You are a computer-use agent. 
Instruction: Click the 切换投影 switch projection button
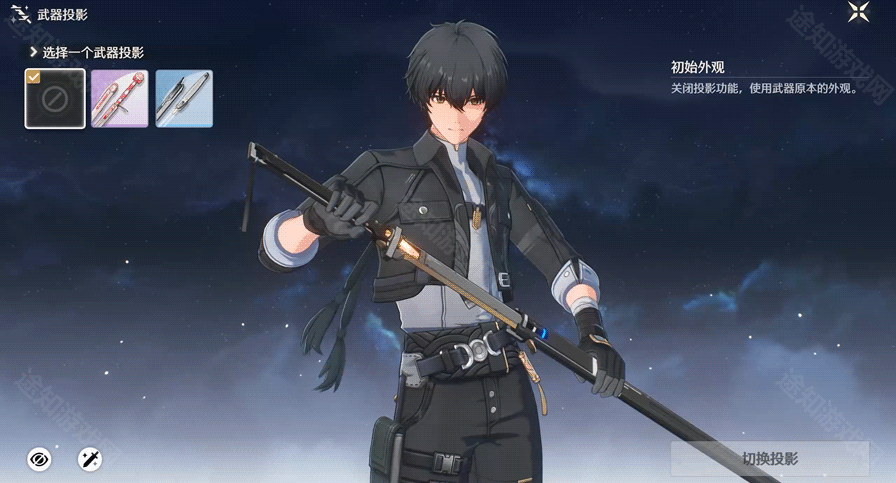[x=770, y=459]
